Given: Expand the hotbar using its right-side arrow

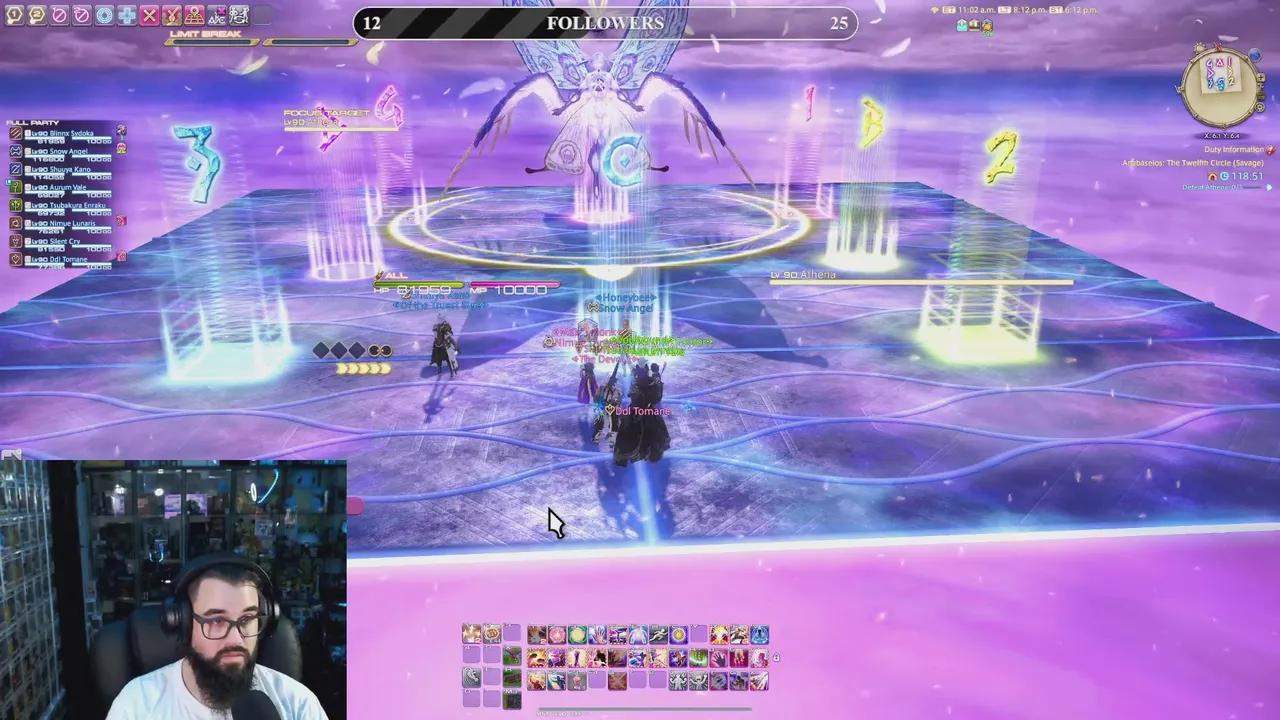Looking at the screenshot, I should tap(776, 658).
